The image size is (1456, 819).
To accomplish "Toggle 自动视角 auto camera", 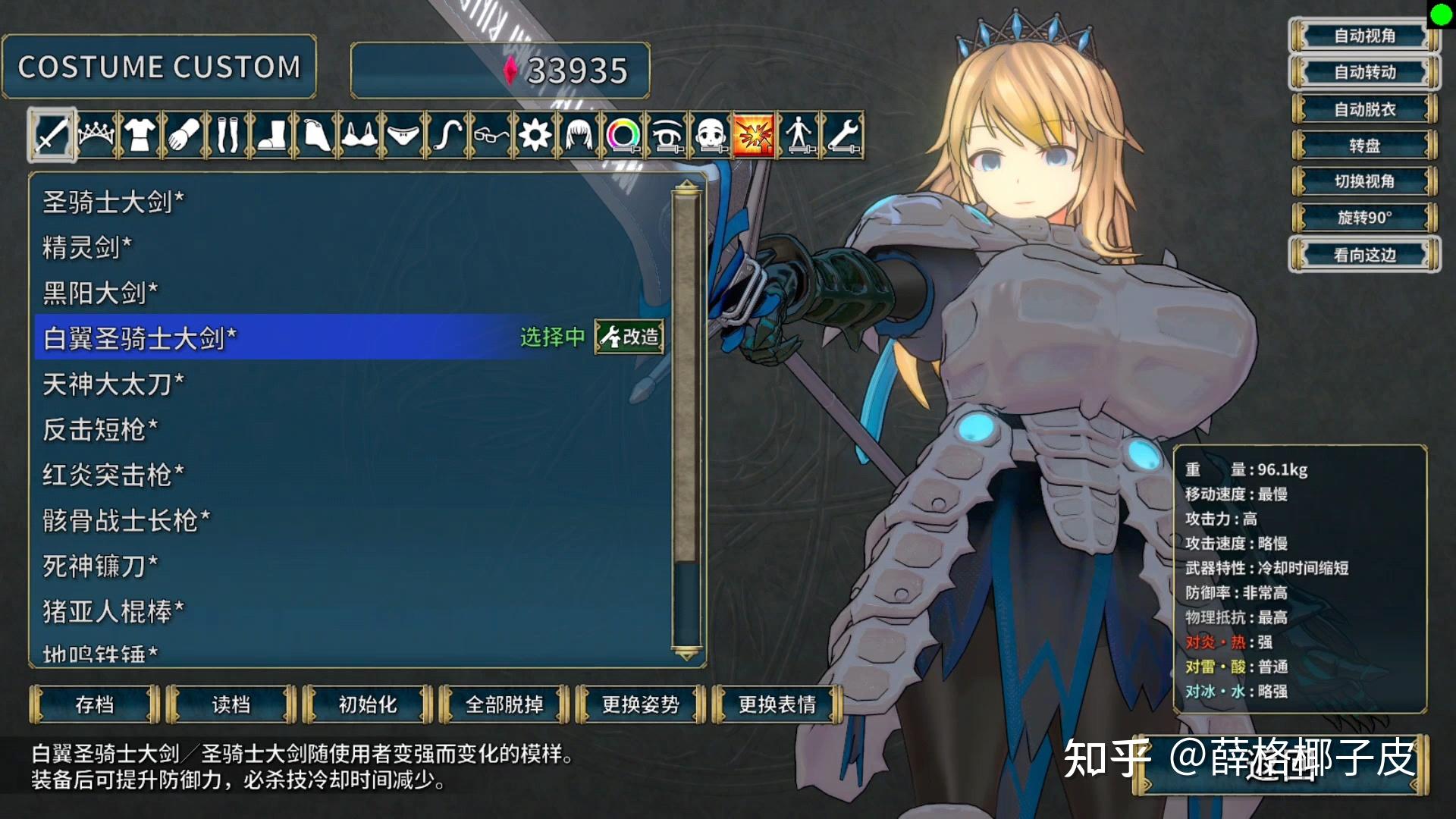I will 1364,36.
